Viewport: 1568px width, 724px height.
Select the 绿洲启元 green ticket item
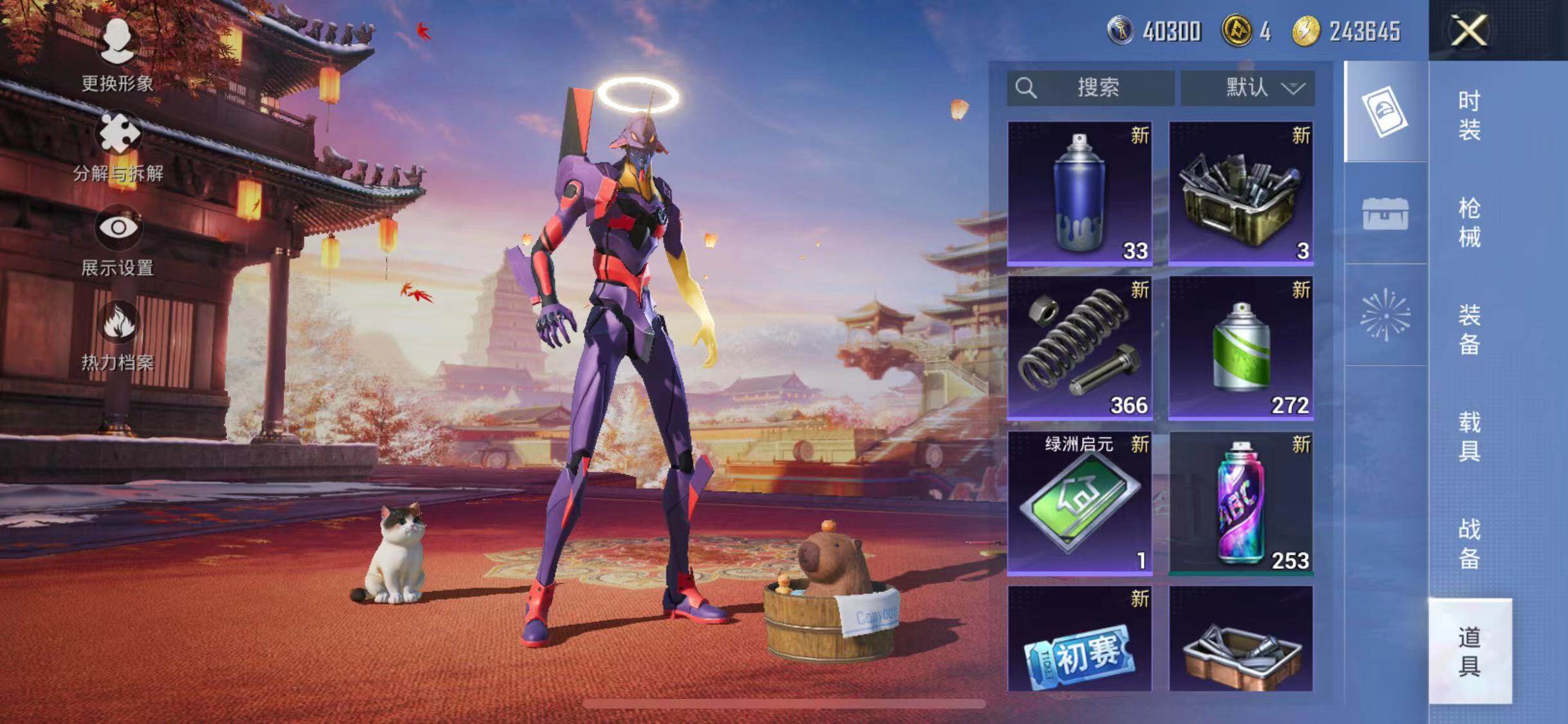coord(1079,503)
